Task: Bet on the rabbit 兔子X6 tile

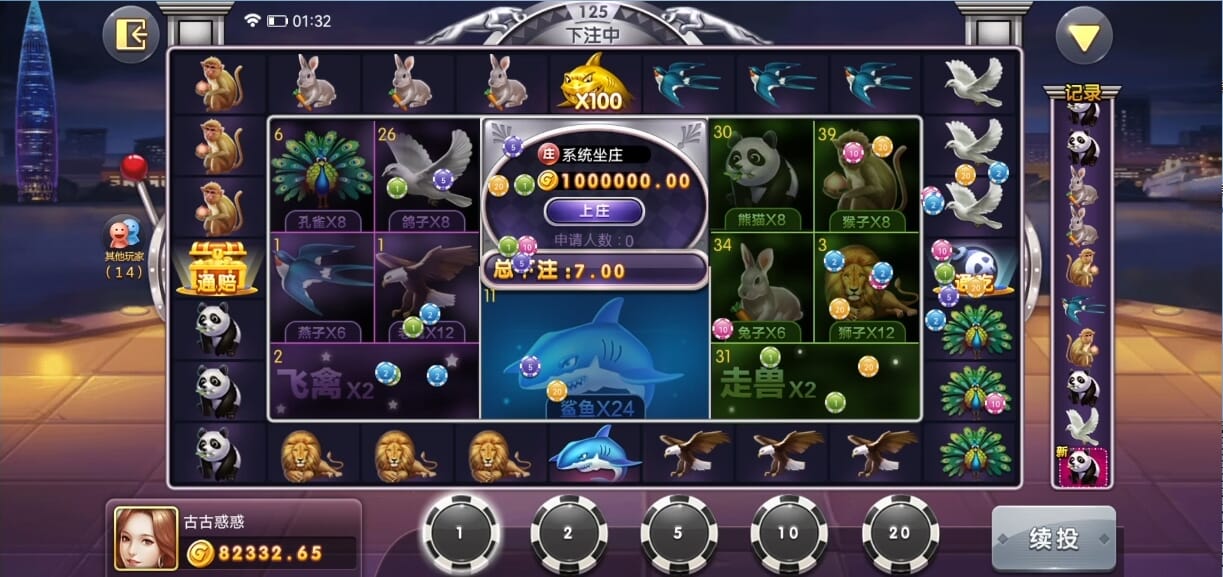Action: [x=761, y=285]
